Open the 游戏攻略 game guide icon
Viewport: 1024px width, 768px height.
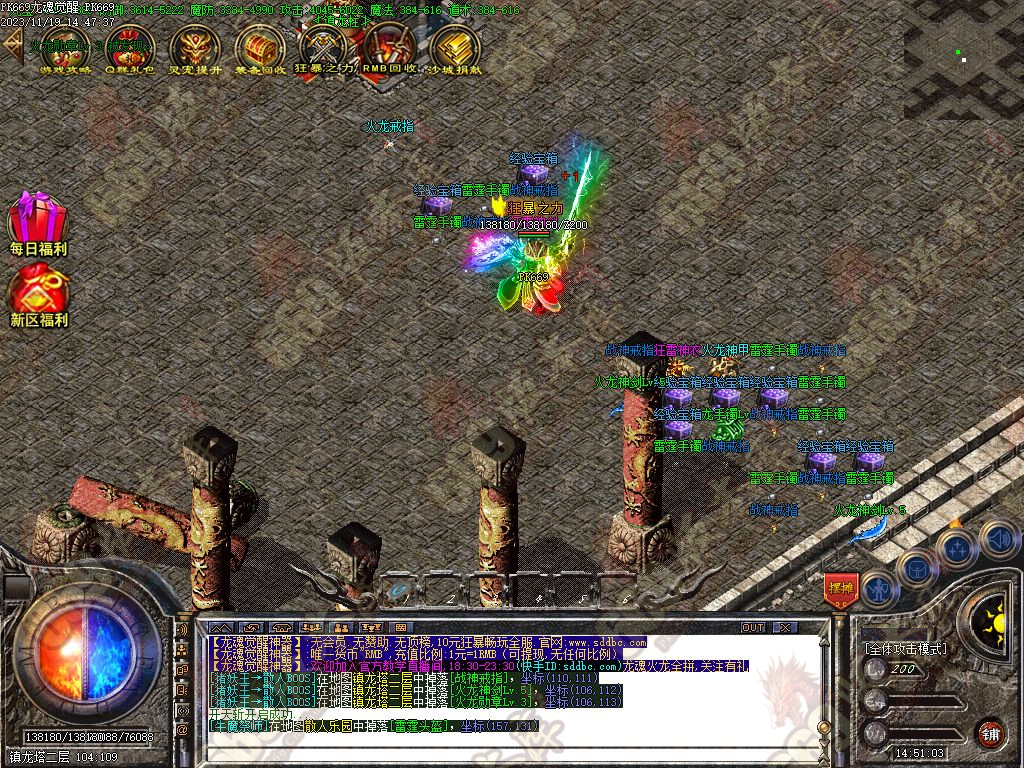(x=64, y=48)
